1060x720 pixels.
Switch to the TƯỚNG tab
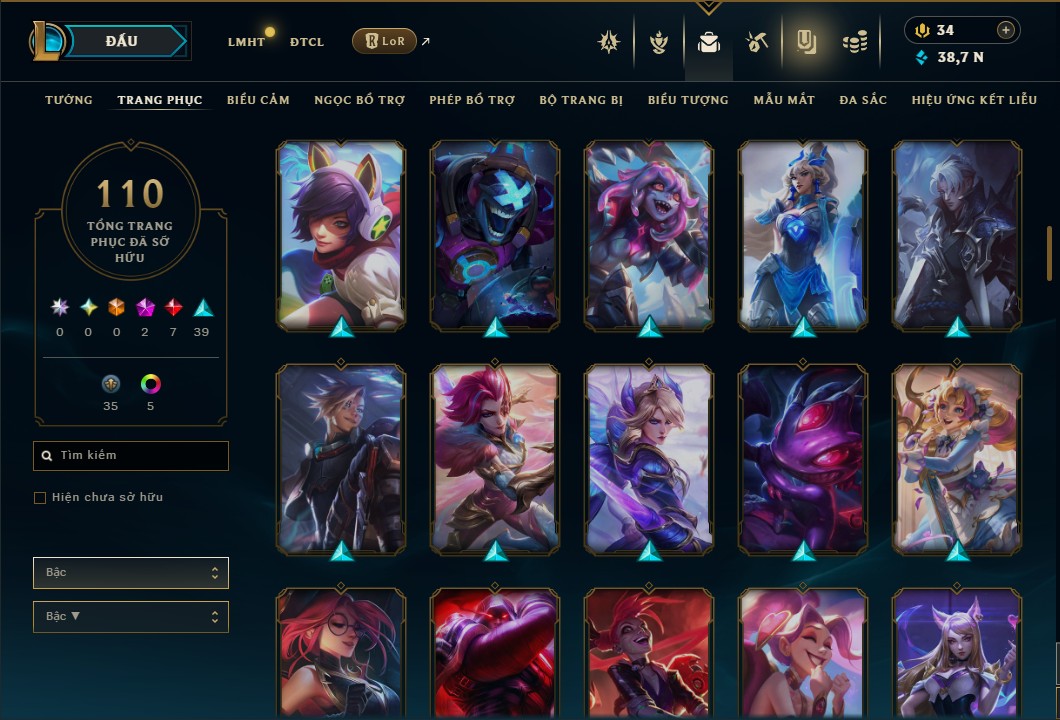tap(69, 100)
